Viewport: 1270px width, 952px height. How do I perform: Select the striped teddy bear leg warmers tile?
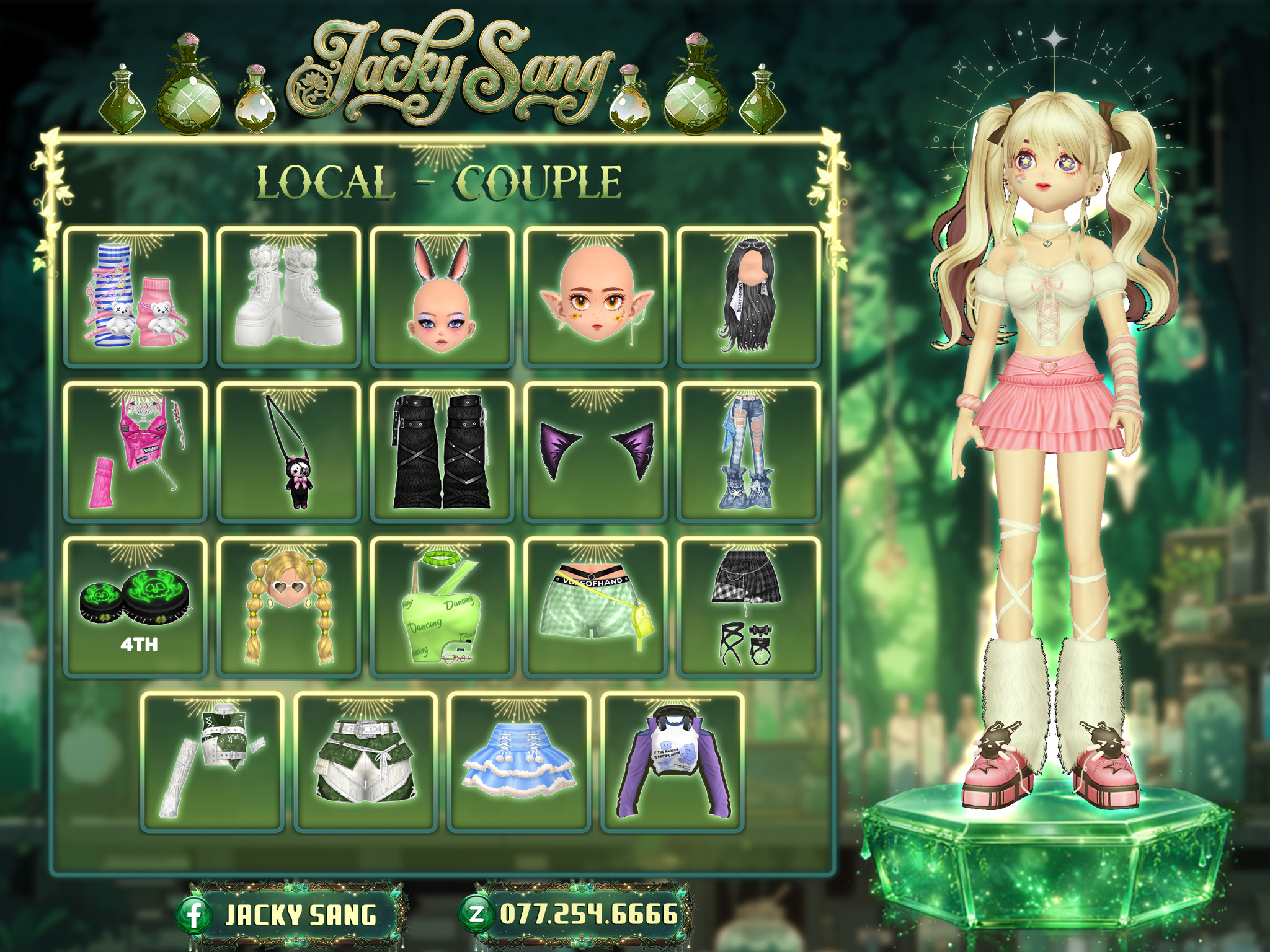[x=135, y=297]
